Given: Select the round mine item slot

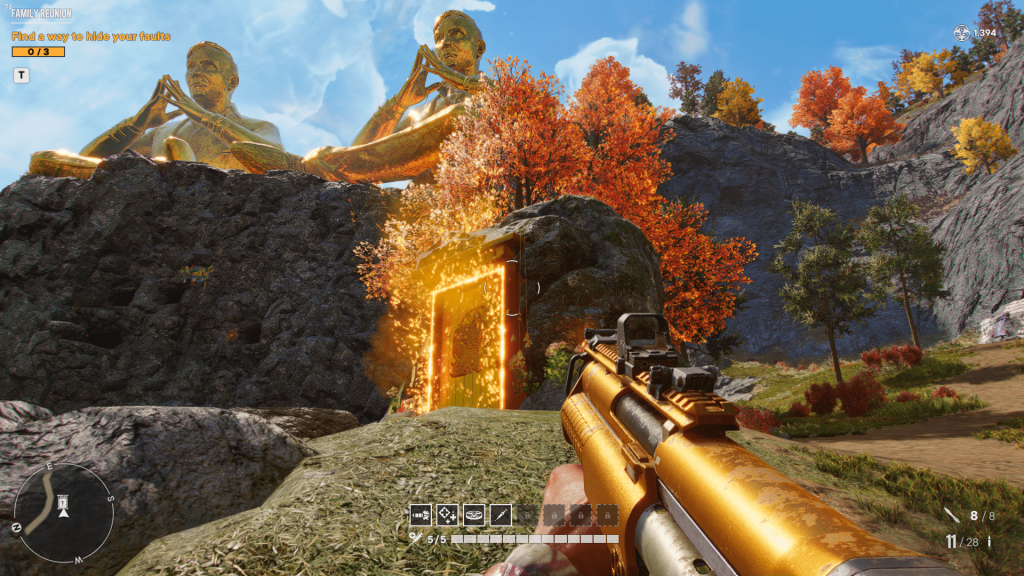Looking at the screenshot, I should (x=474, y=515).
